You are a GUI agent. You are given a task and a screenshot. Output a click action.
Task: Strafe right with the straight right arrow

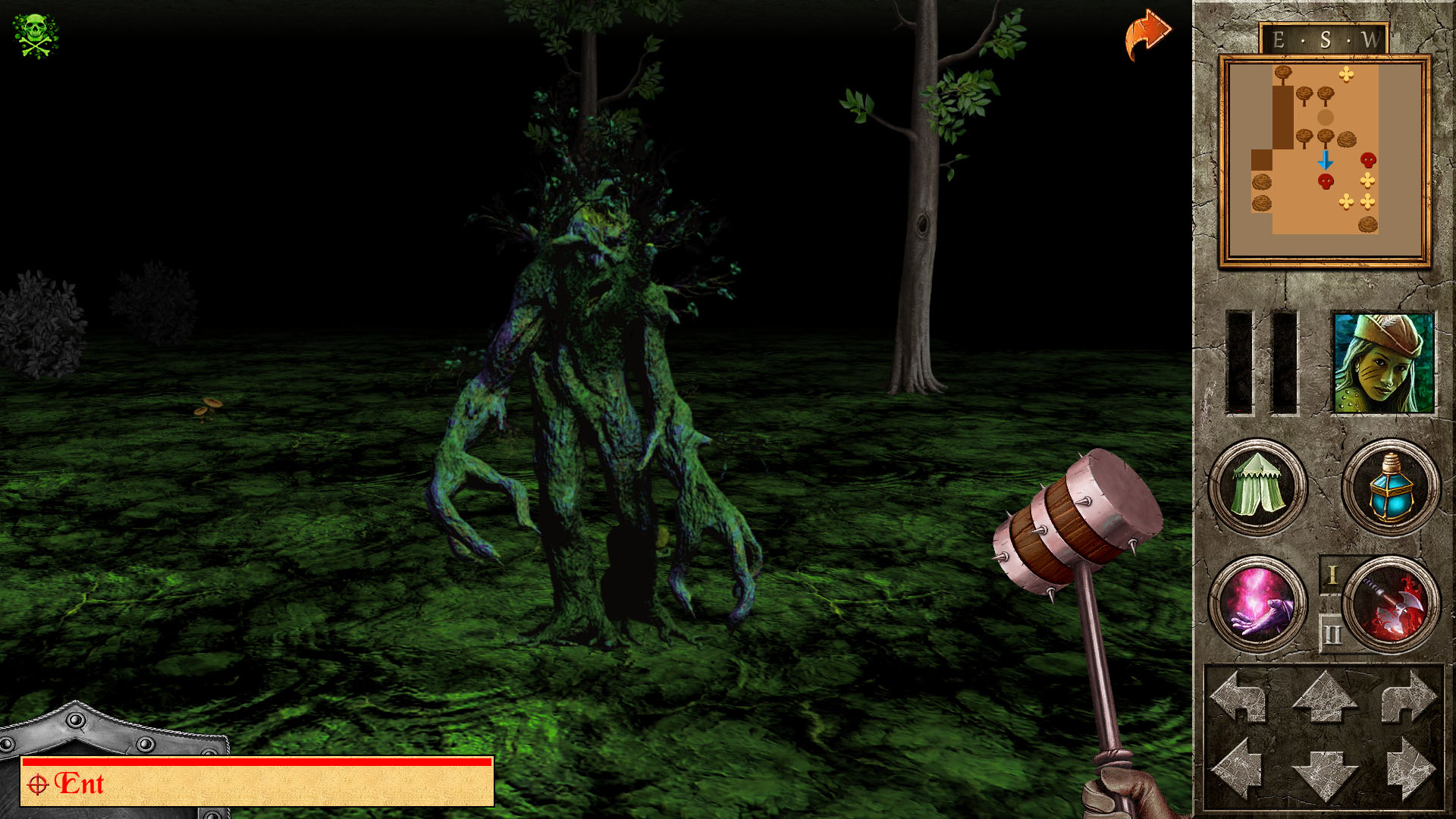click(x=1409, y=770)
